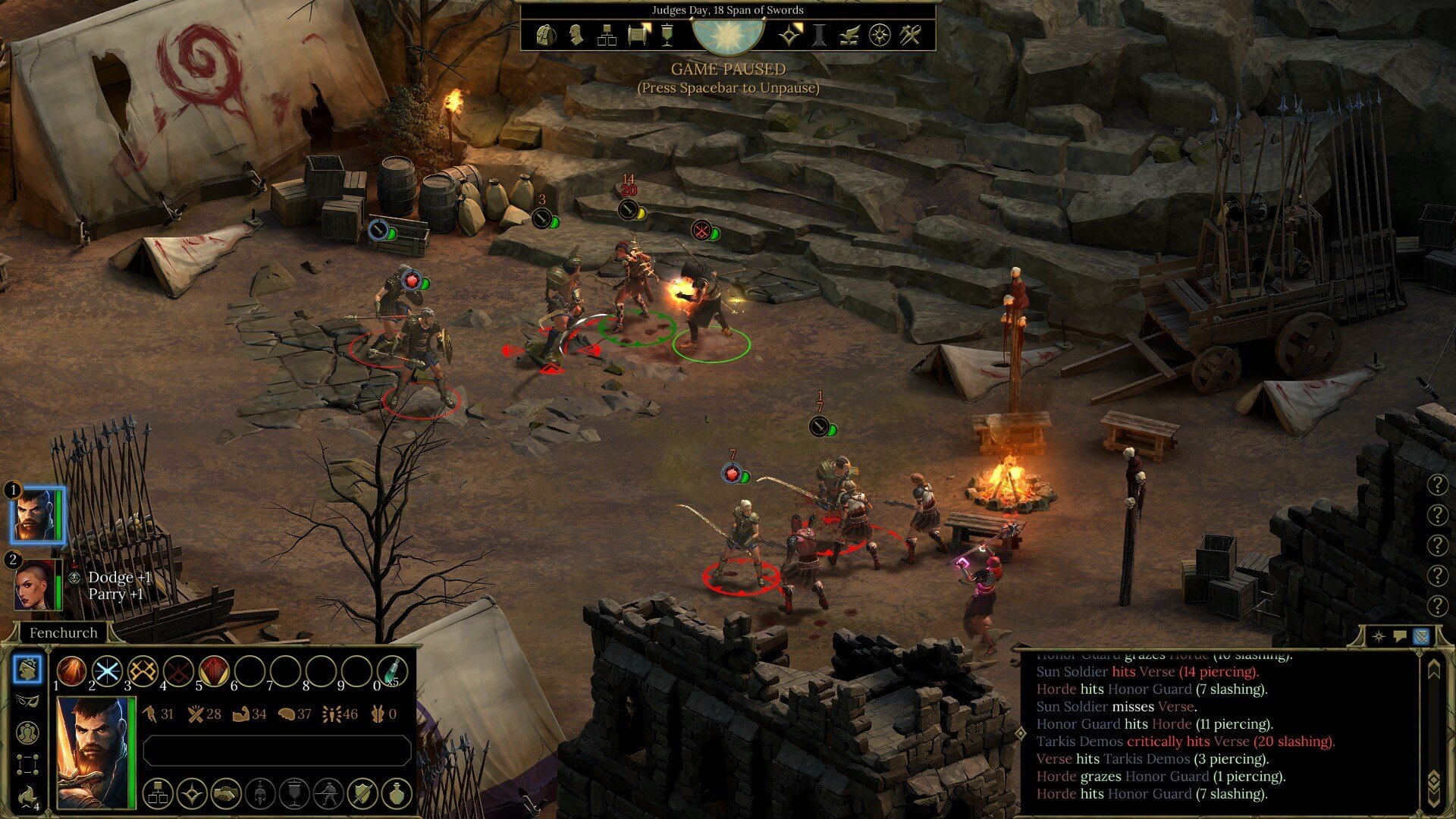Screen dimensions: 1456x819
Task: Open the inventory backpack icon
Action: tap(546, 35)
